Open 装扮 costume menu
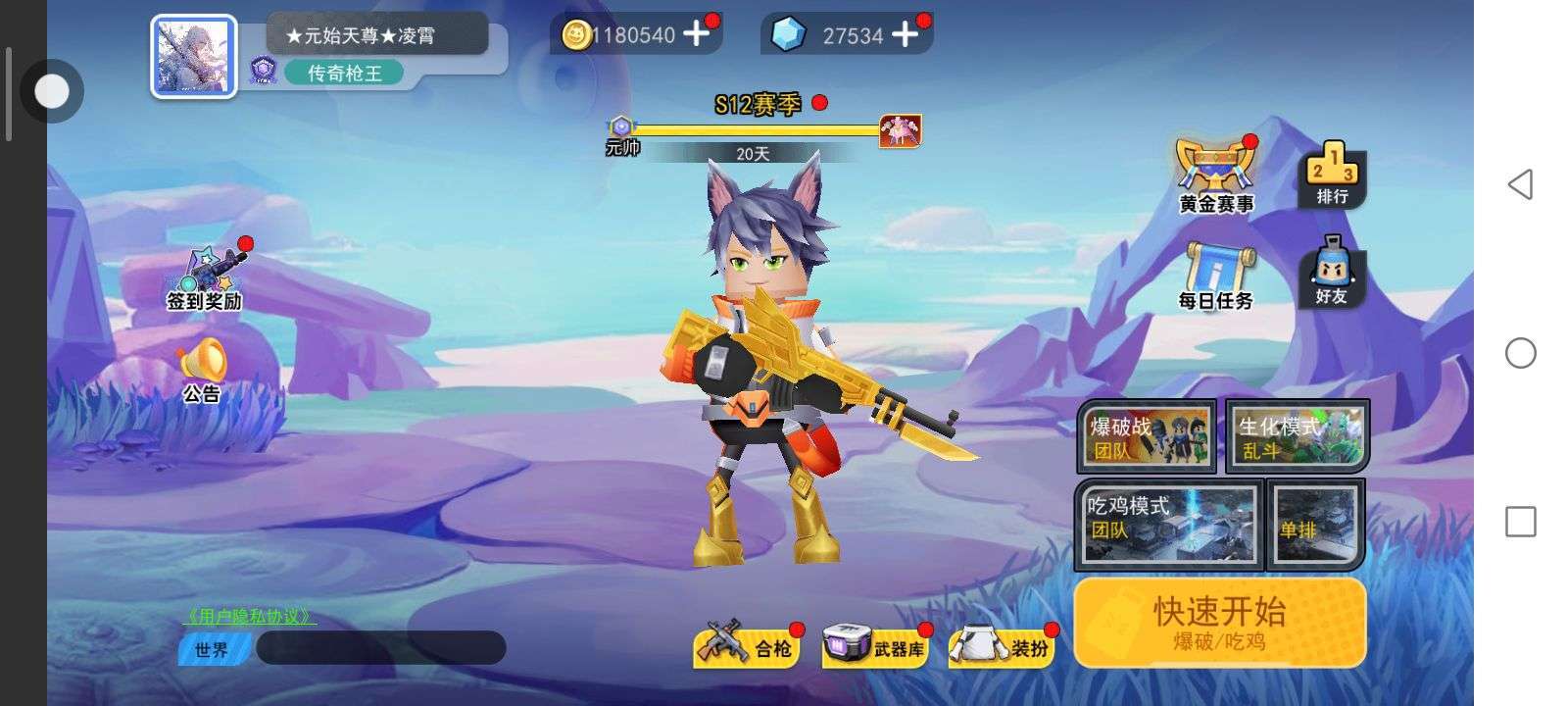This screenshot has height=706, width=1568. pos(1002,646)
